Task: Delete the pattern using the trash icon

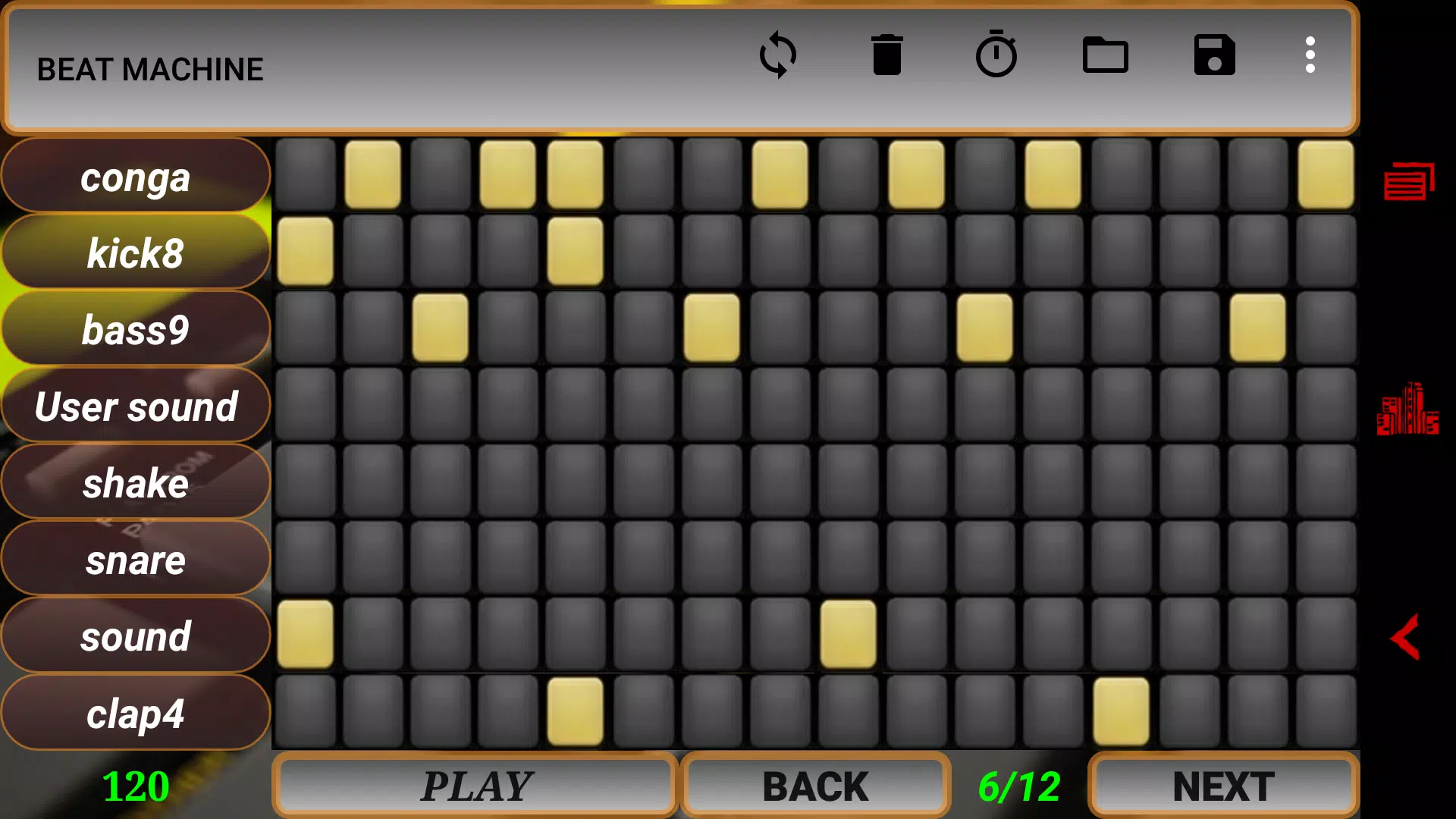Action: (887, 54)
